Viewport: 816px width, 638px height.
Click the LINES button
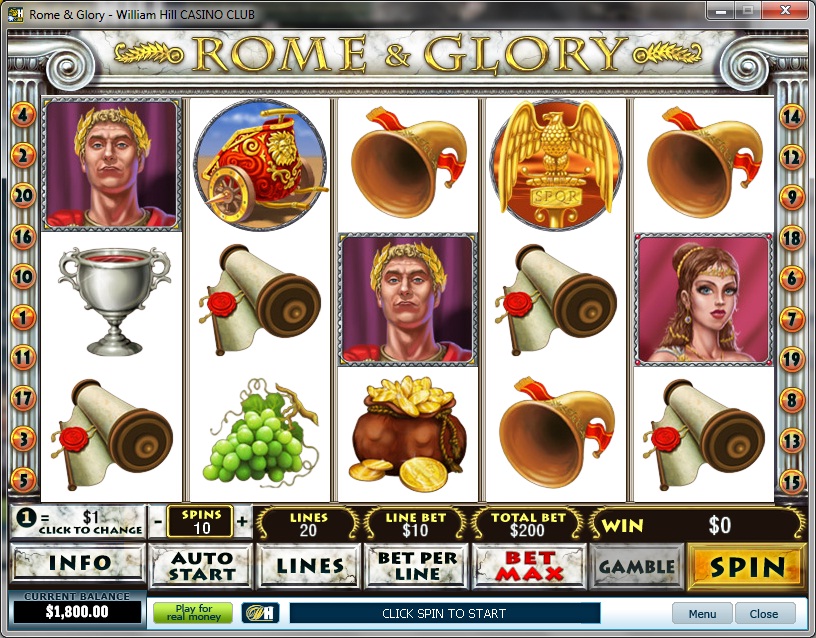[309, 567]
